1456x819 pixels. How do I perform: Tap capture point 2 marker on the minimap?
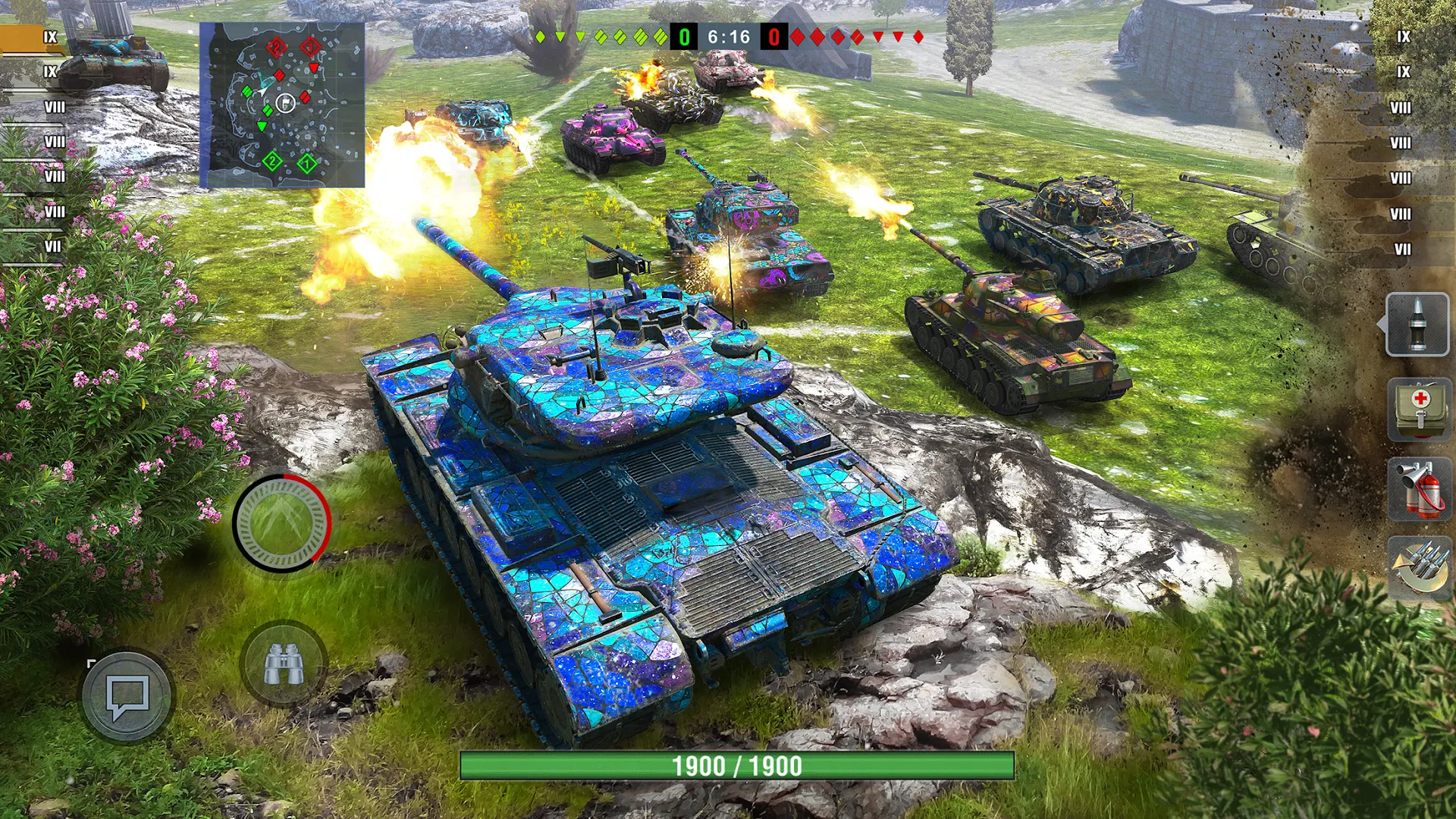(x=271, y=162)
